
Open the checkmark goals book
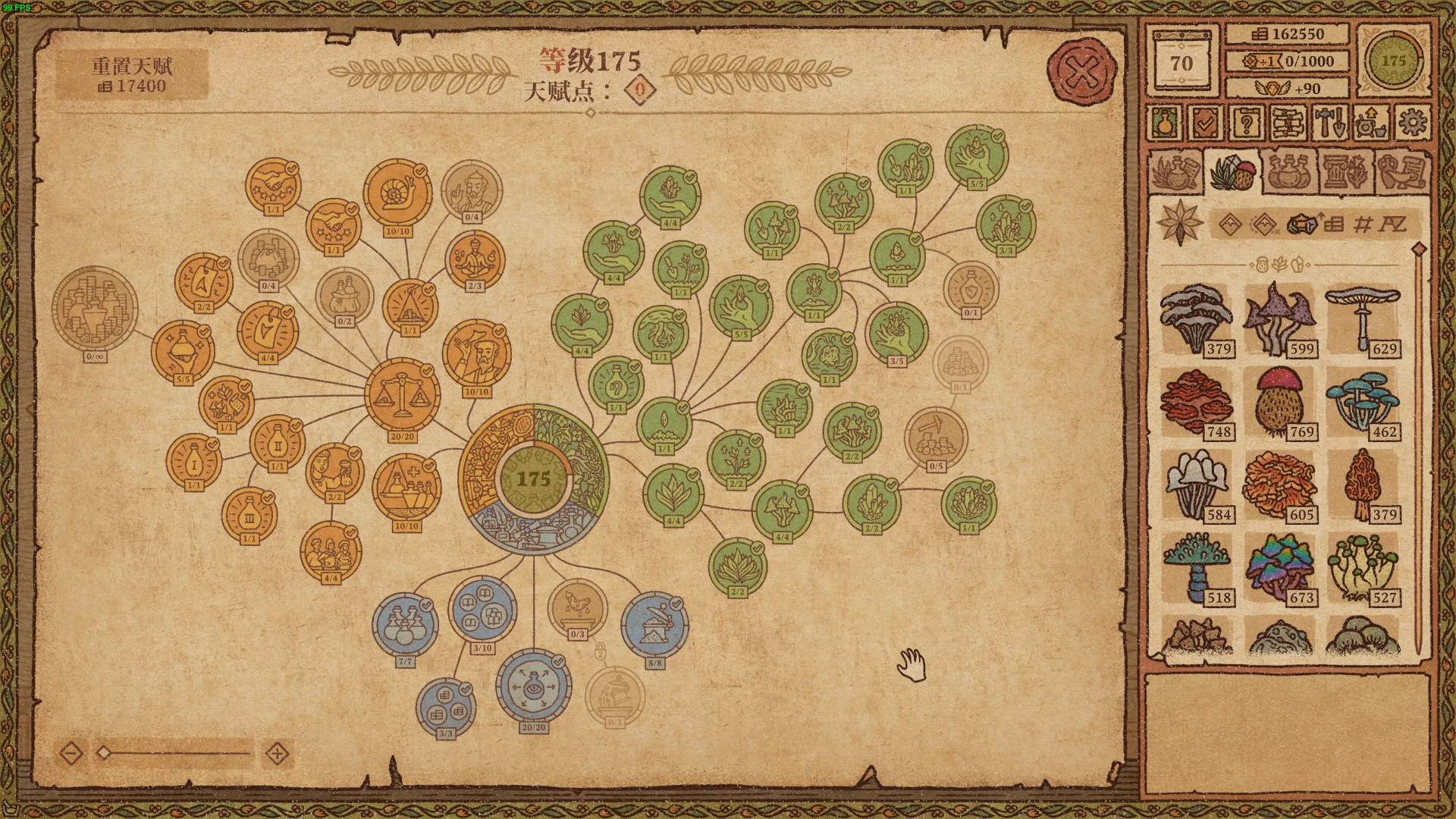1205,121
